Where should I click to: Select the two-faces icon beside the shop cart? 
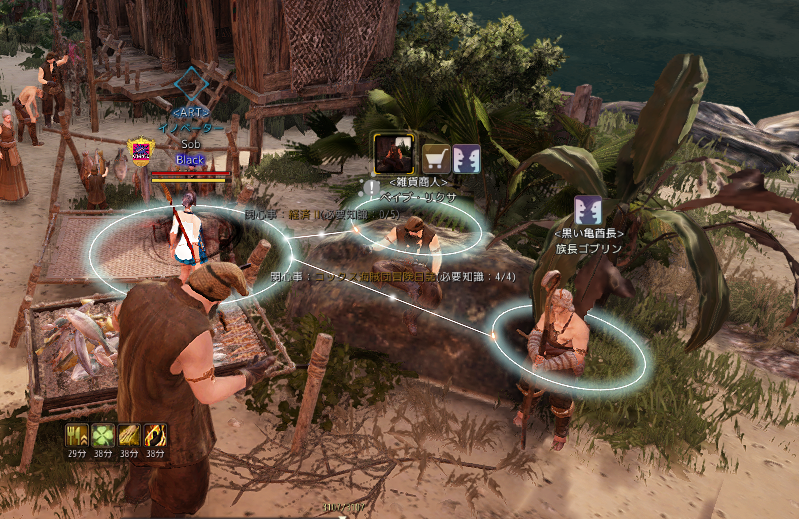pos(466,158)
